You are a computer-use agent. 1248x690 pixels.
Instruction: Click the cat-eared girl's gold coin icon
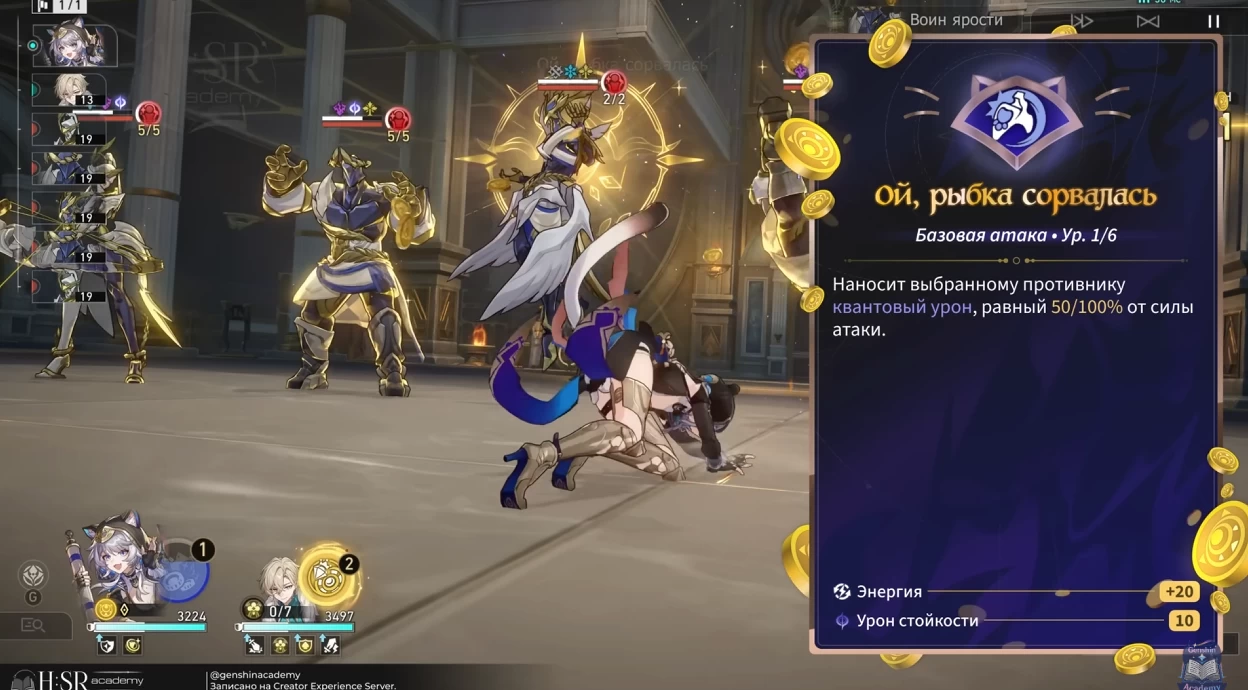[x=105, y=610]
